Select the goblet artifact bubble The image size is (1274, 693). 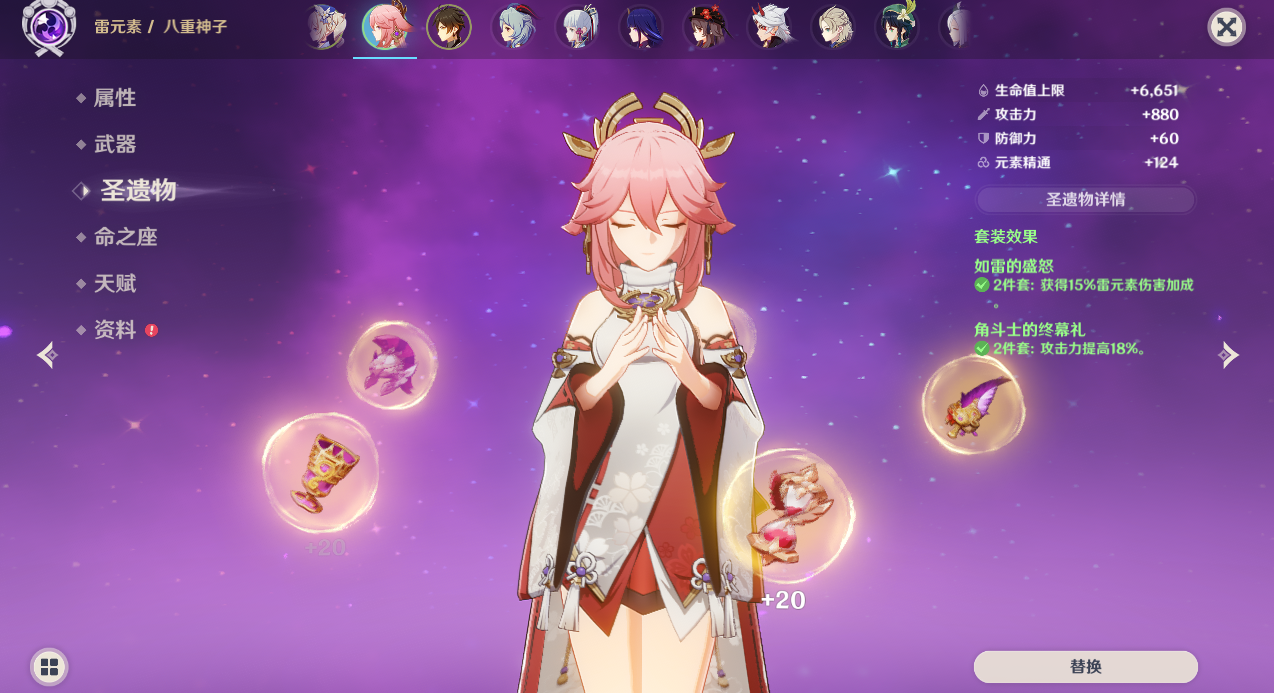point(320,473)
